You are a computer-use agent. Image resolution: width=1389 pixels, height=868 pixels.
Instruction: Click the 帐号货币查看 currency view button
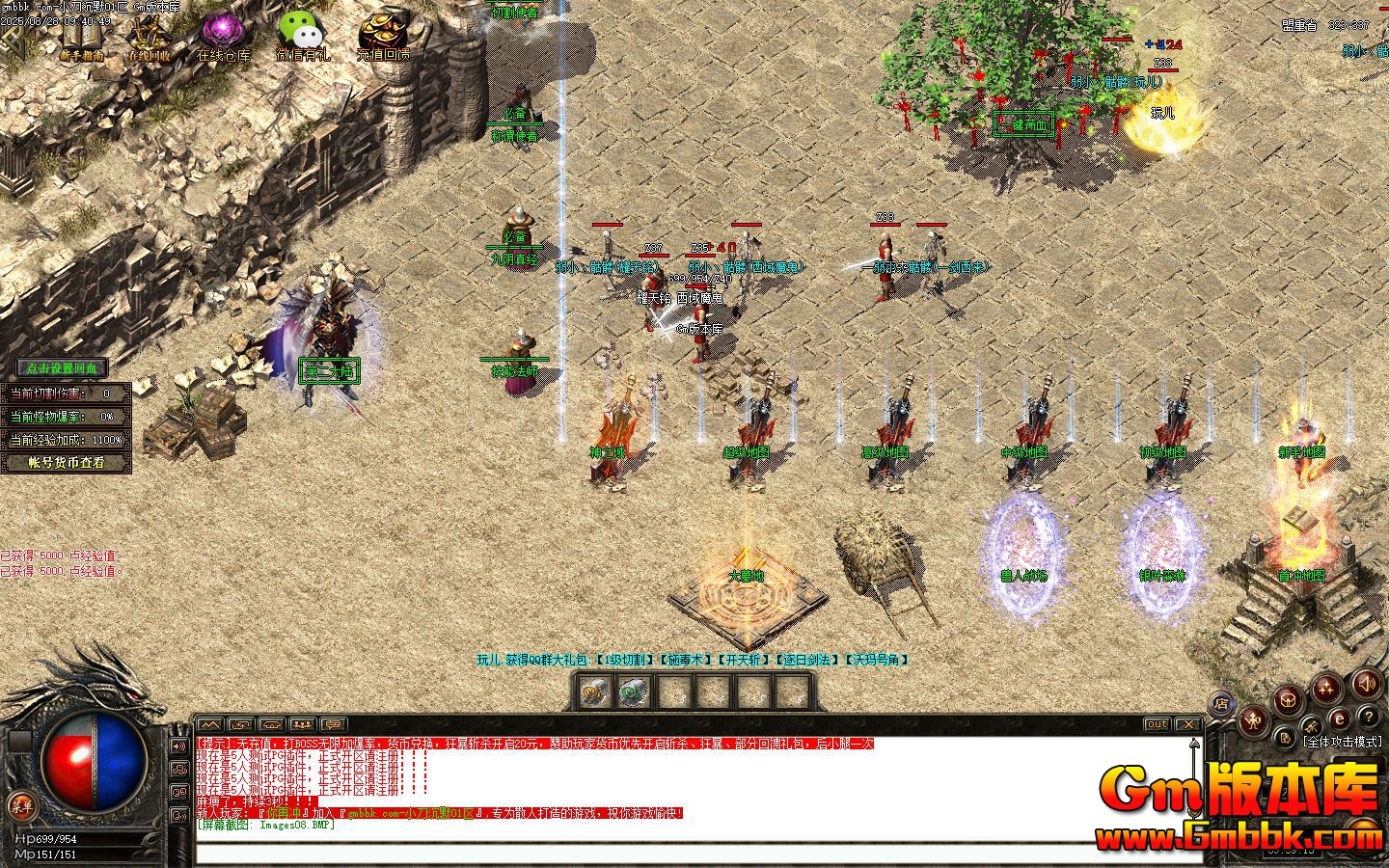(x=66, y=462)
